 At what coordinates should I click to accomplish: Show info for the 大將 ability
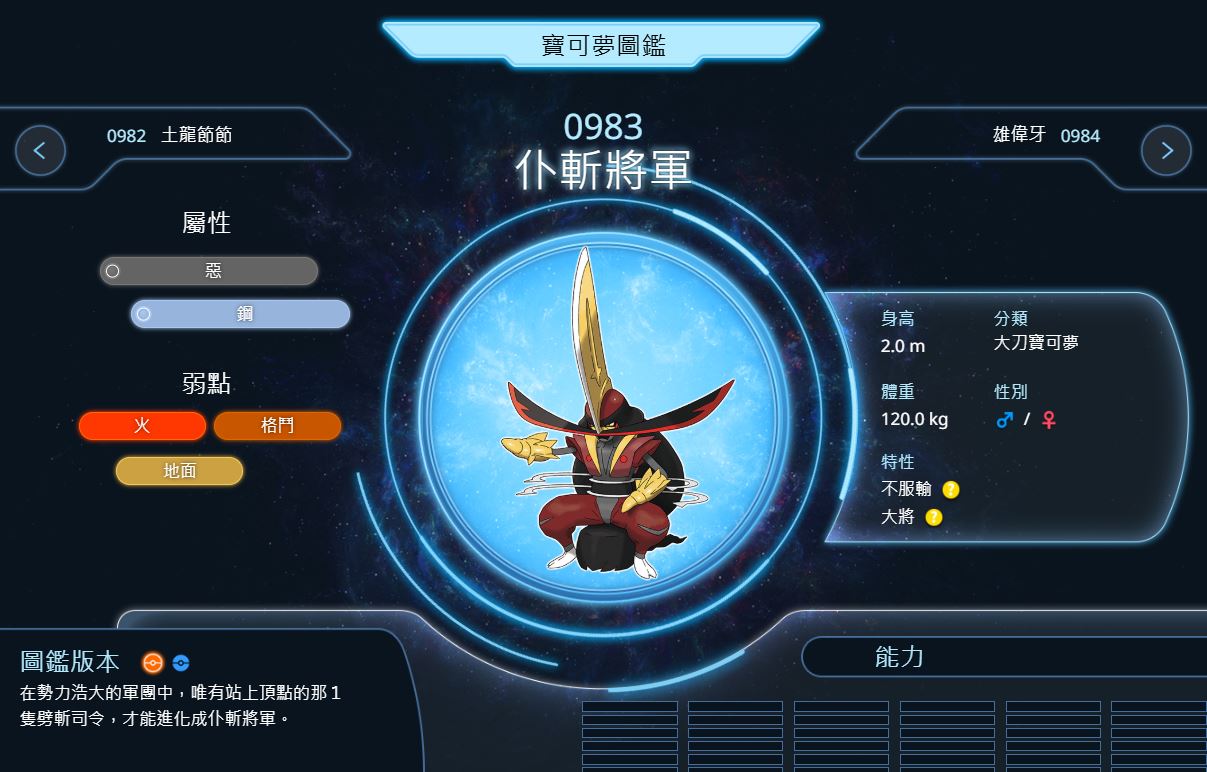tap(933, 517)
